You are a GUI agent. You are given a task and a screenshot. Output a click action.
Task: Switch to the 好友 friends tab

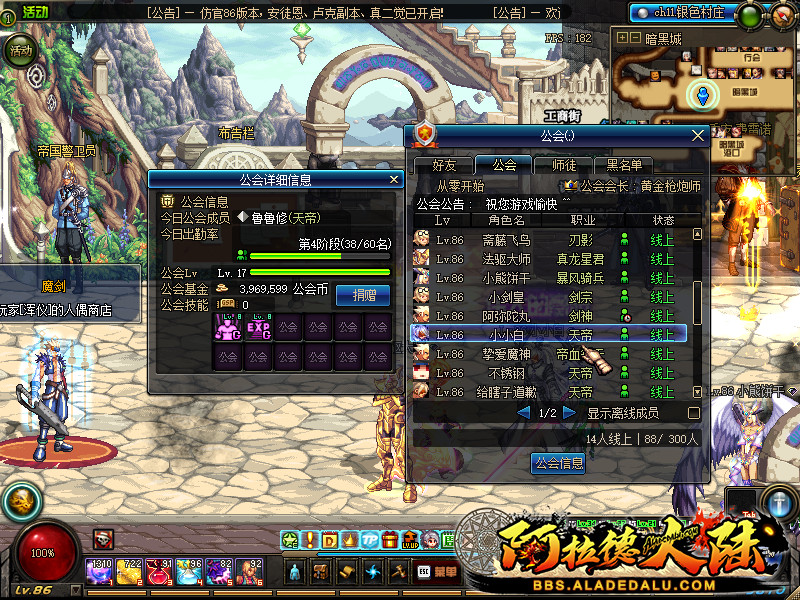tap(443, 165)
